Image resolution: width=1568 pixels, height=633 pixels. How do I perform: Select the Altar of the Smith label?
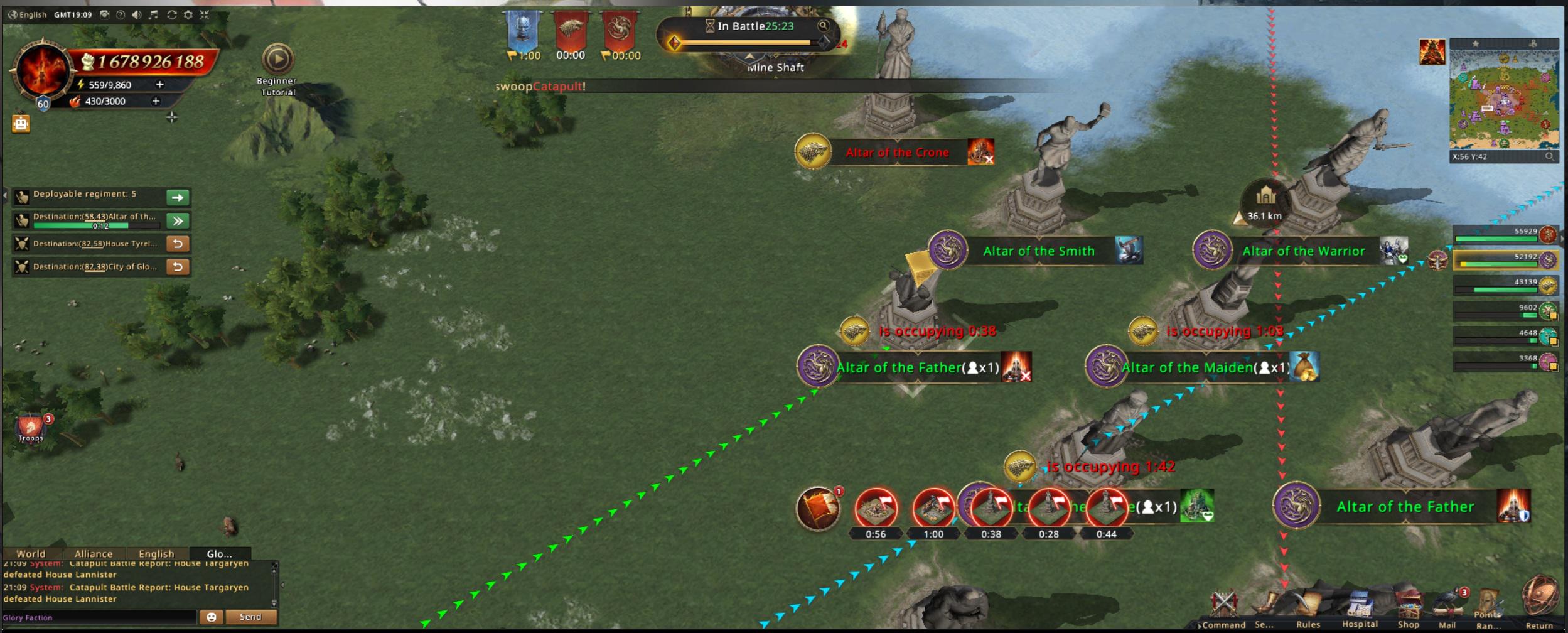[x=1038, y=251]
